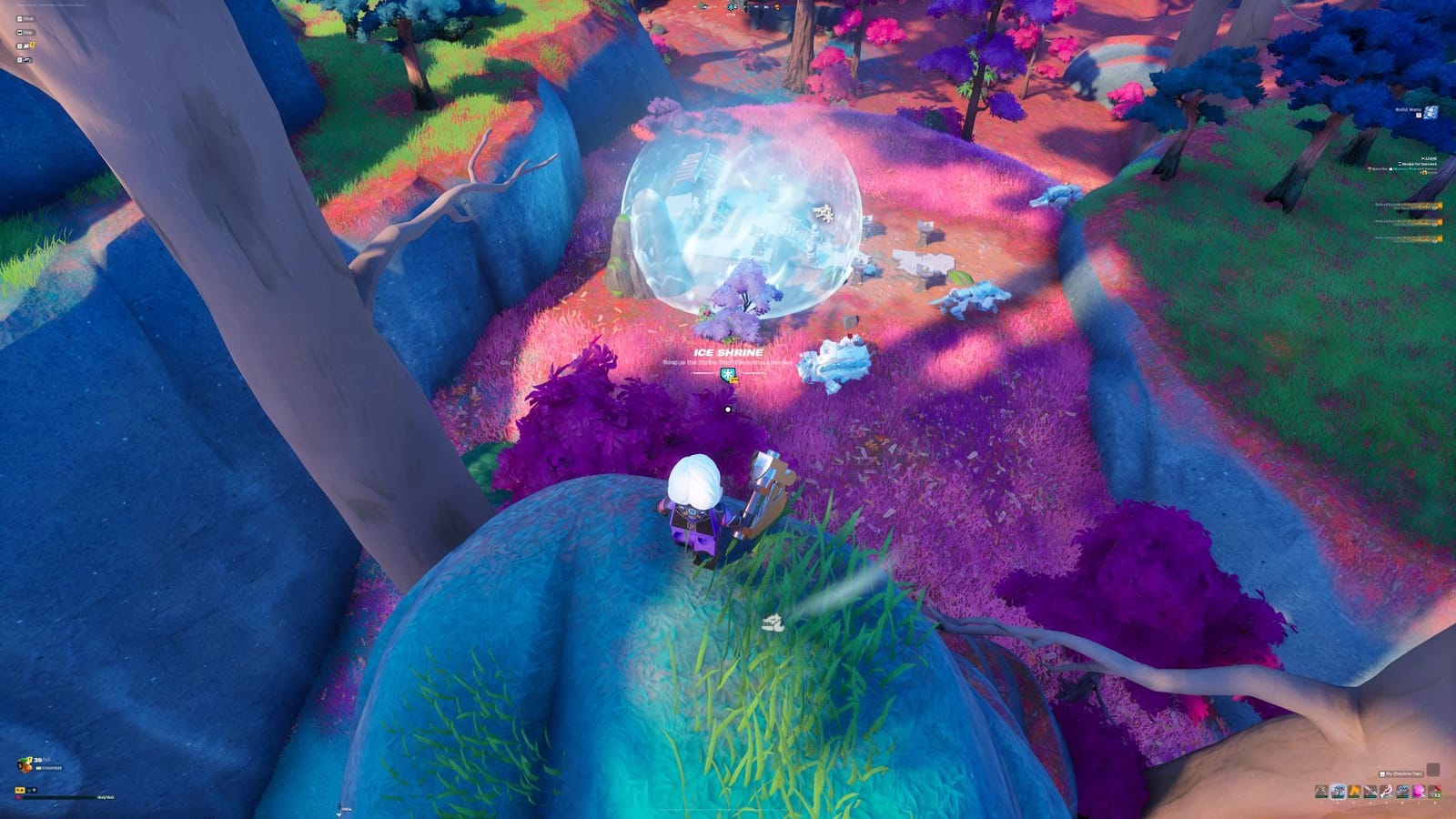Viewport: 1456px width, 819px height.
Task: Click the Fly (Double-Tap) prompt
Action: [1399, 773]
